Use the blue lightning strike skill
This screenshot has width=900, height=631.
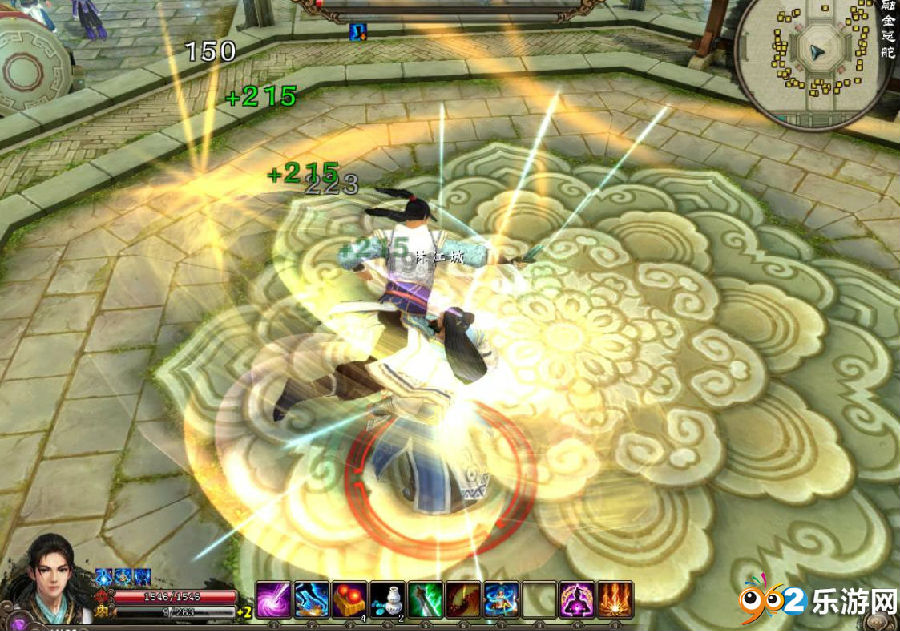tap(312, 600)
